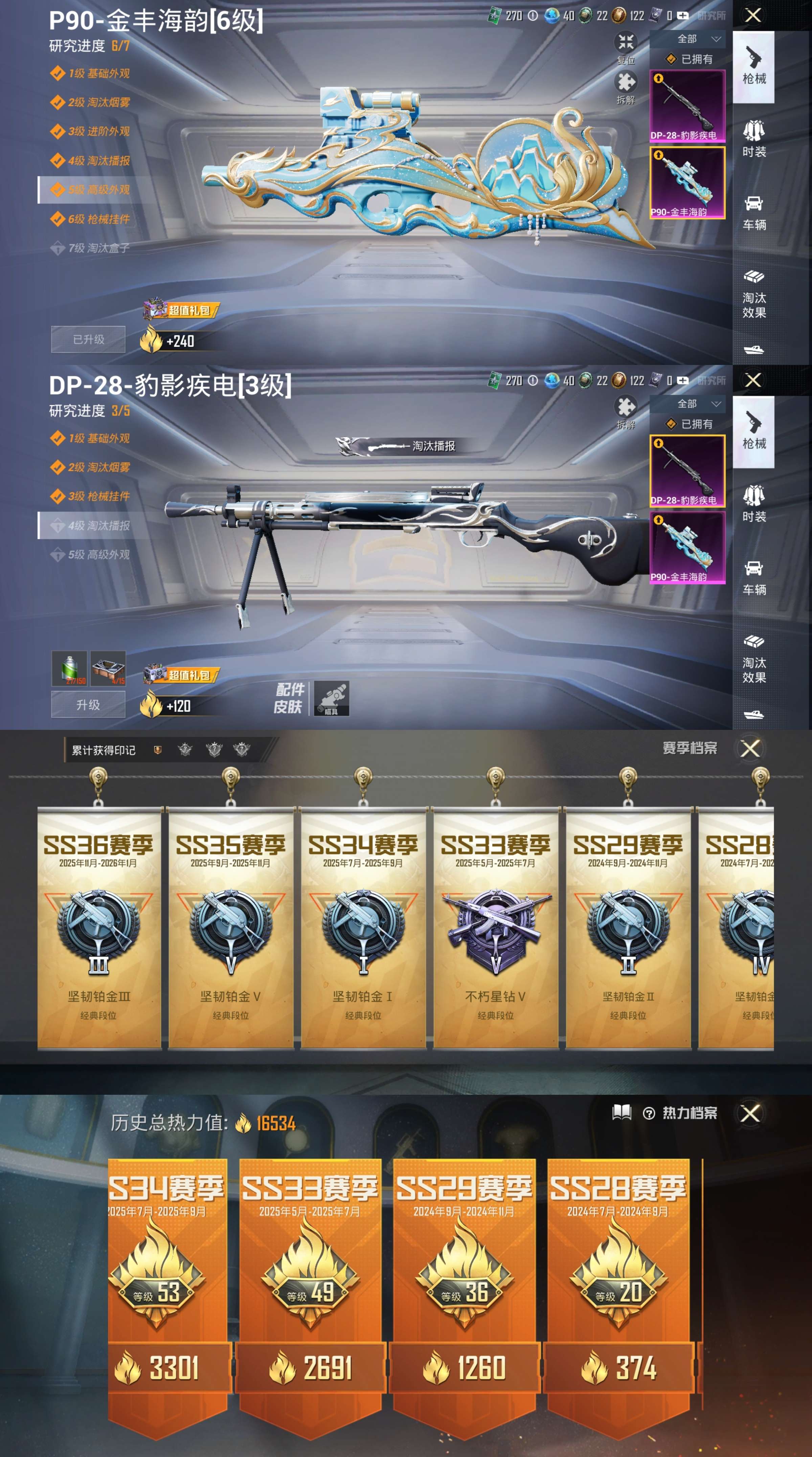
Task: Open the SS35赛季 rank banner
Action: tap(231, 928)
